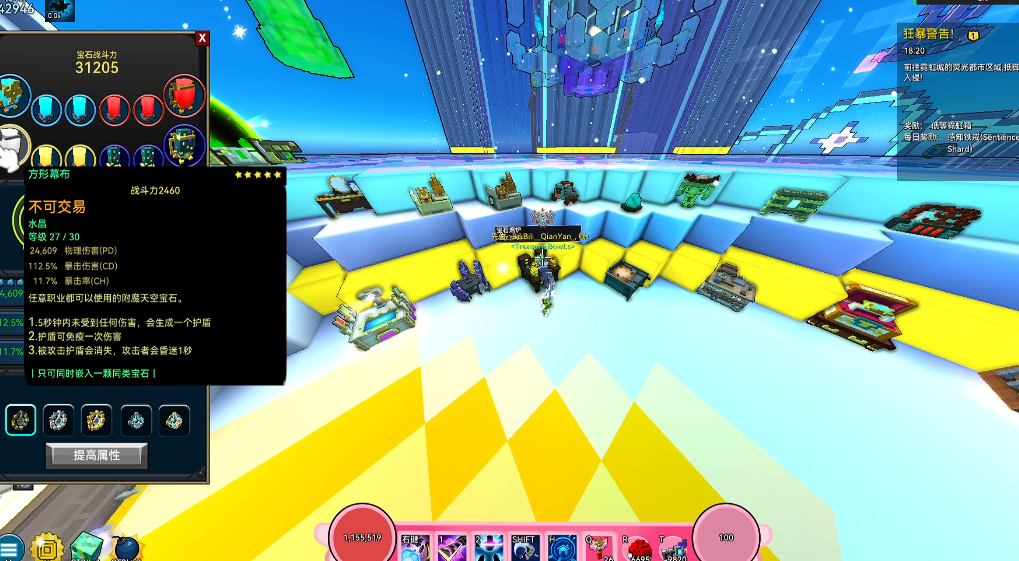
Task: Trigger the SHIFT dodge ability icon
Action: [x=525, y=548]
